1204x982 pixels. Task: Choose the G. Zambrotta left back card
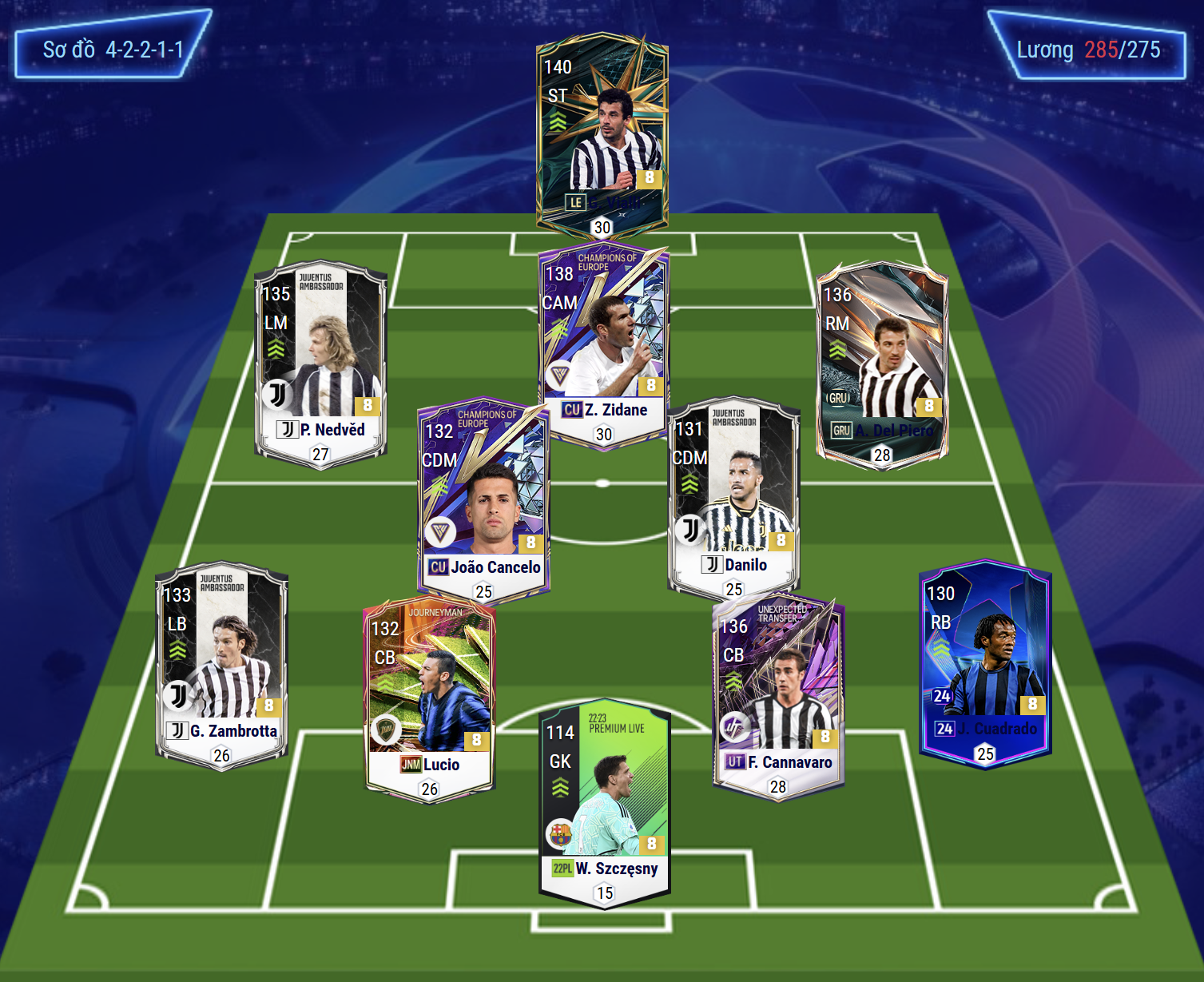pyautogui.click(x=221, y=662)
